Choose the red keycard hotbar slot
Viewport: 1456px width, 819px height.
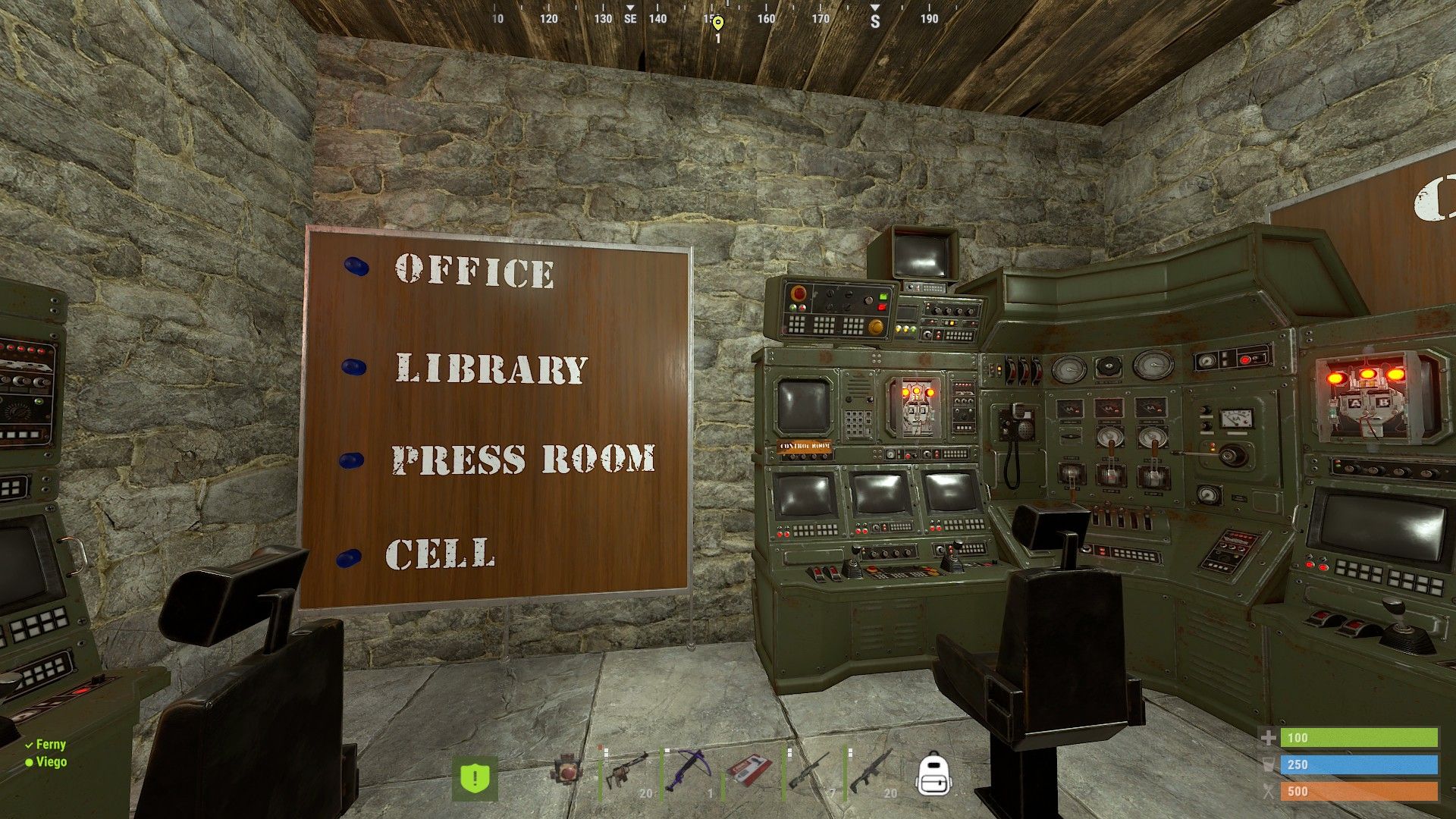click(749, 770)
